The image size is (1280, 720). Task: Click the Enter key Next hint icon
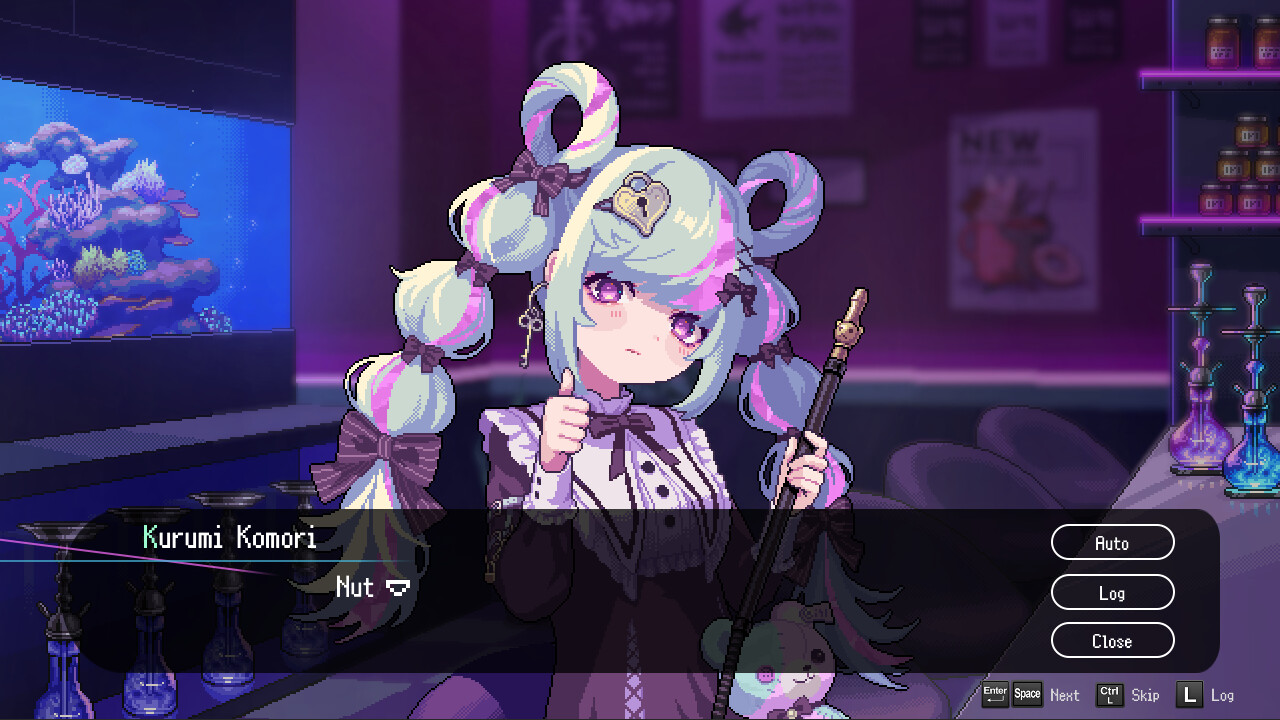[x=995, y=693]
